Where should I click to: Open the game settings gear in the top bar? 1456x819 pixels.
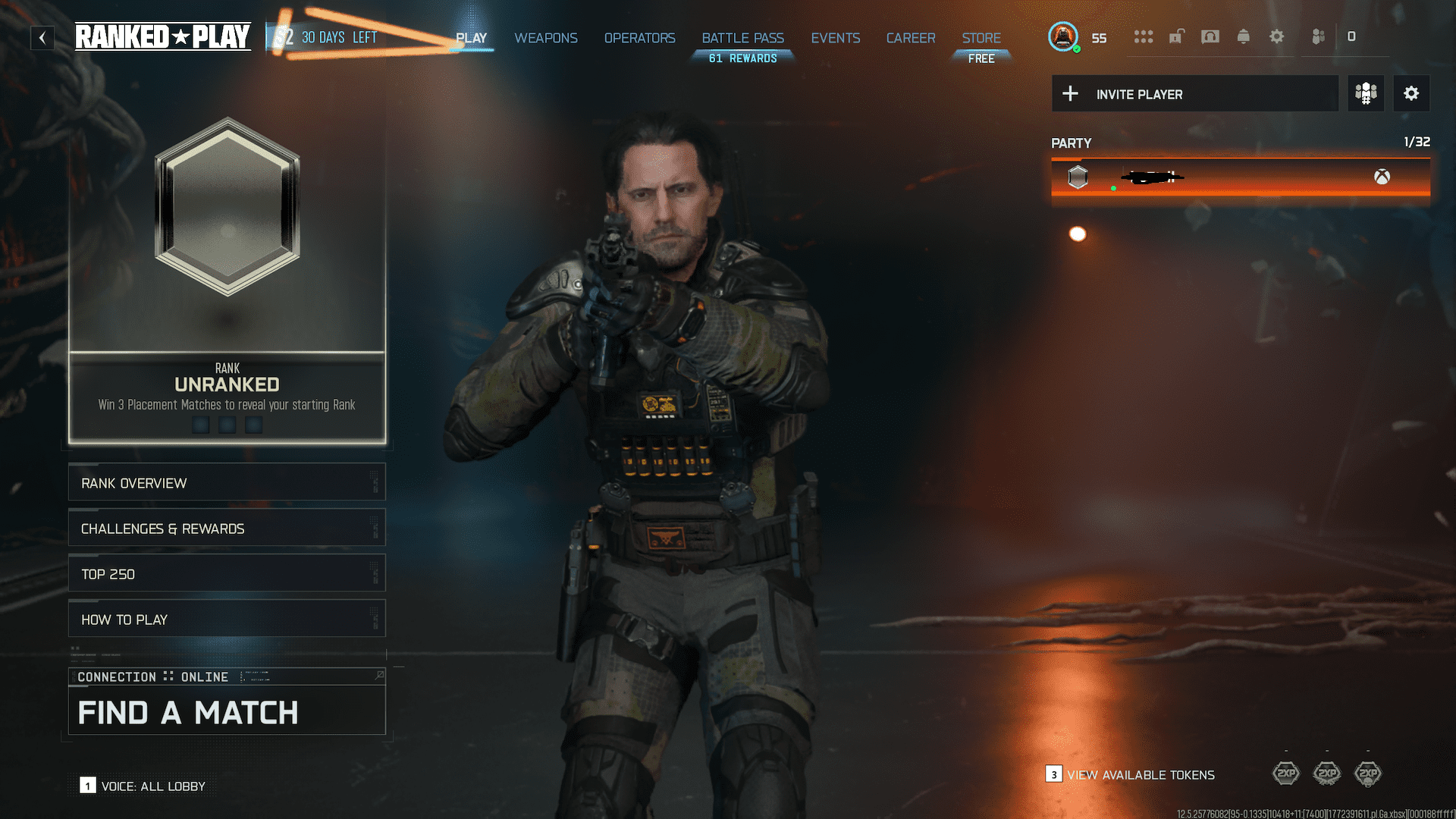click(1277, 36)
